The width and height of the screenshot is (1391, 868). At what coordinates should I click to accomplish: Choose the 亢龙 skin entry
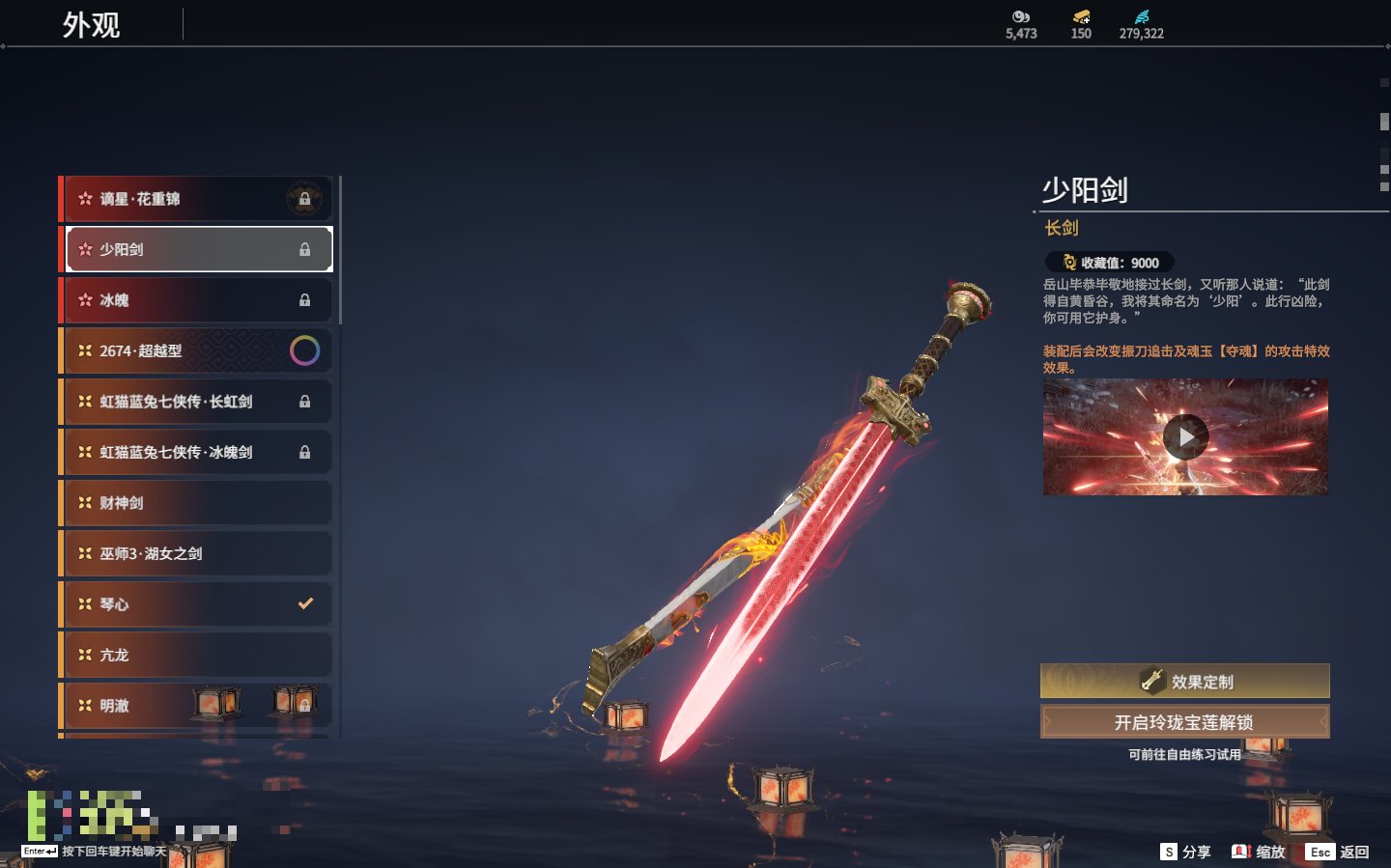(x=193, y=655)
